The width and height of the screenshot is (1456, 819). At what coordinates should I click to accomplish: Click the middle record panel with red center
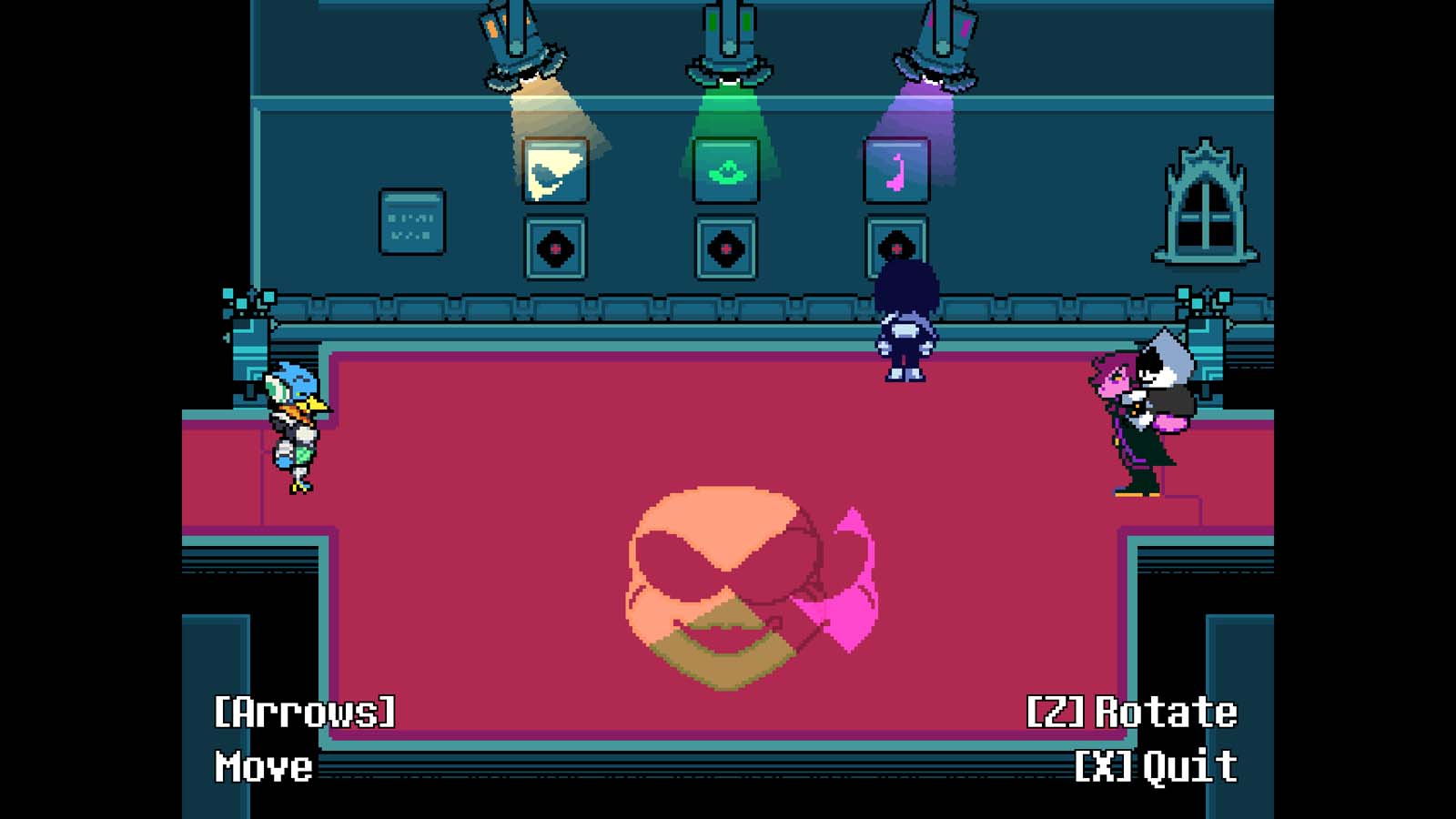[x=727, y=246]
